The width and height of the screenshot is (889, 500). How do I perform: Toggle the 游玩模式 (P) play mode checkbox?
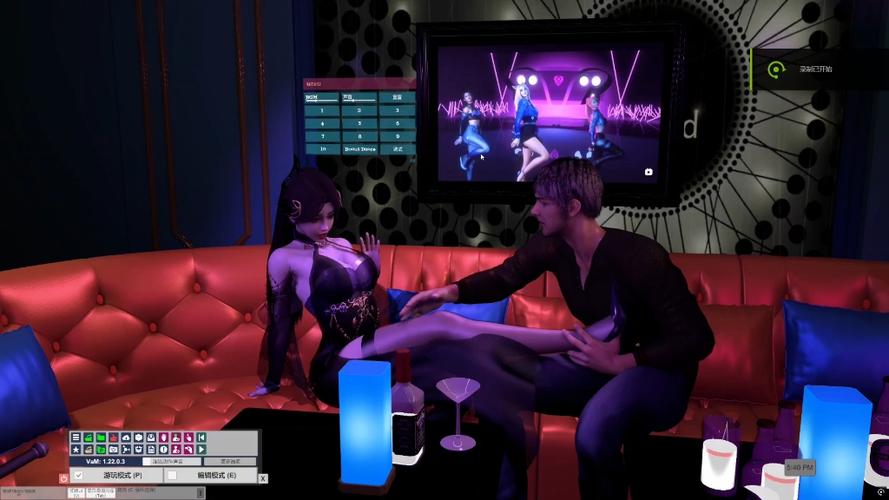tap(79, 475)
